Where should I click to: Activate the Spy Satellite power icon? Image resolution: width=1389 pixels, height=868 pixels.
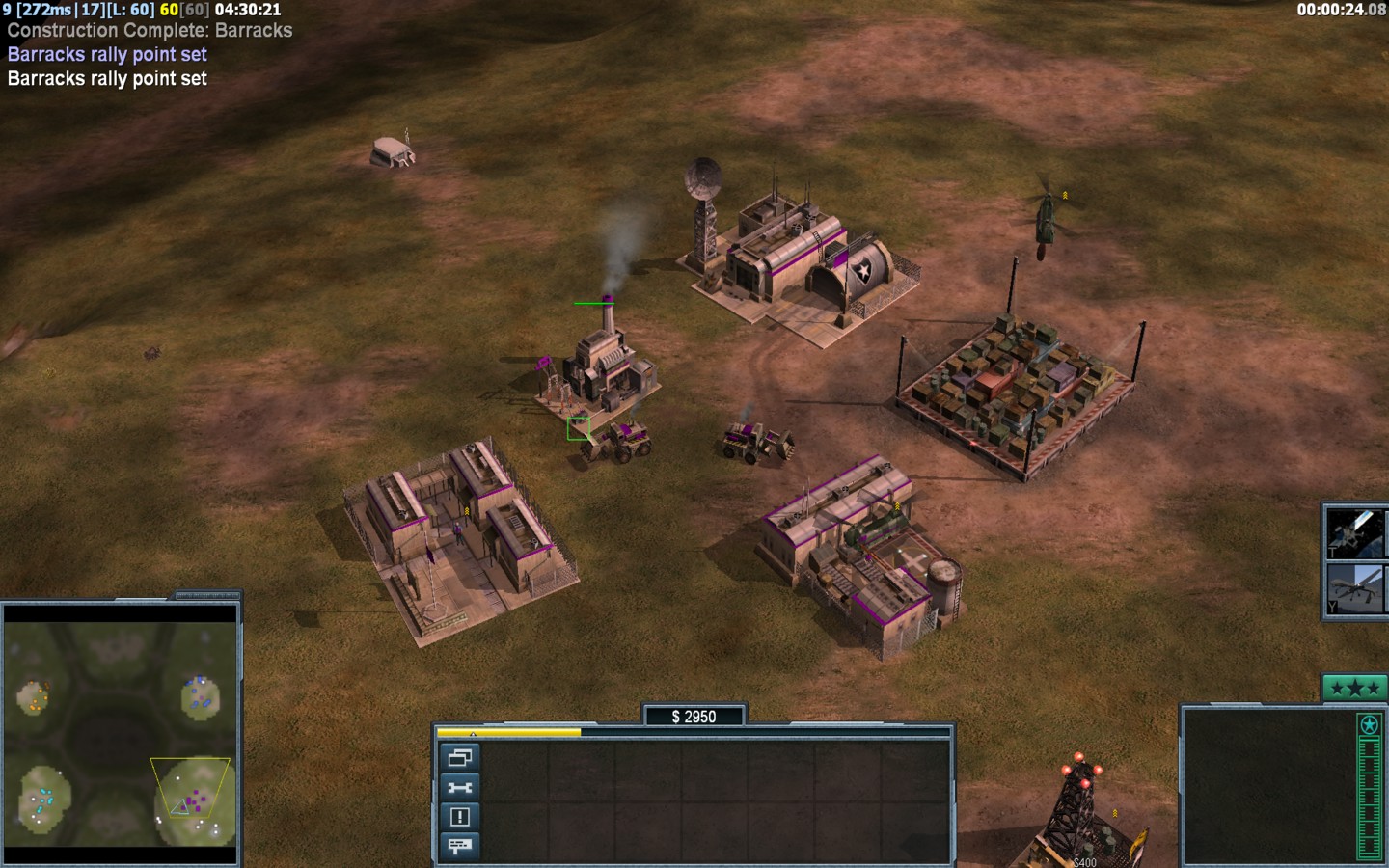1355,532
